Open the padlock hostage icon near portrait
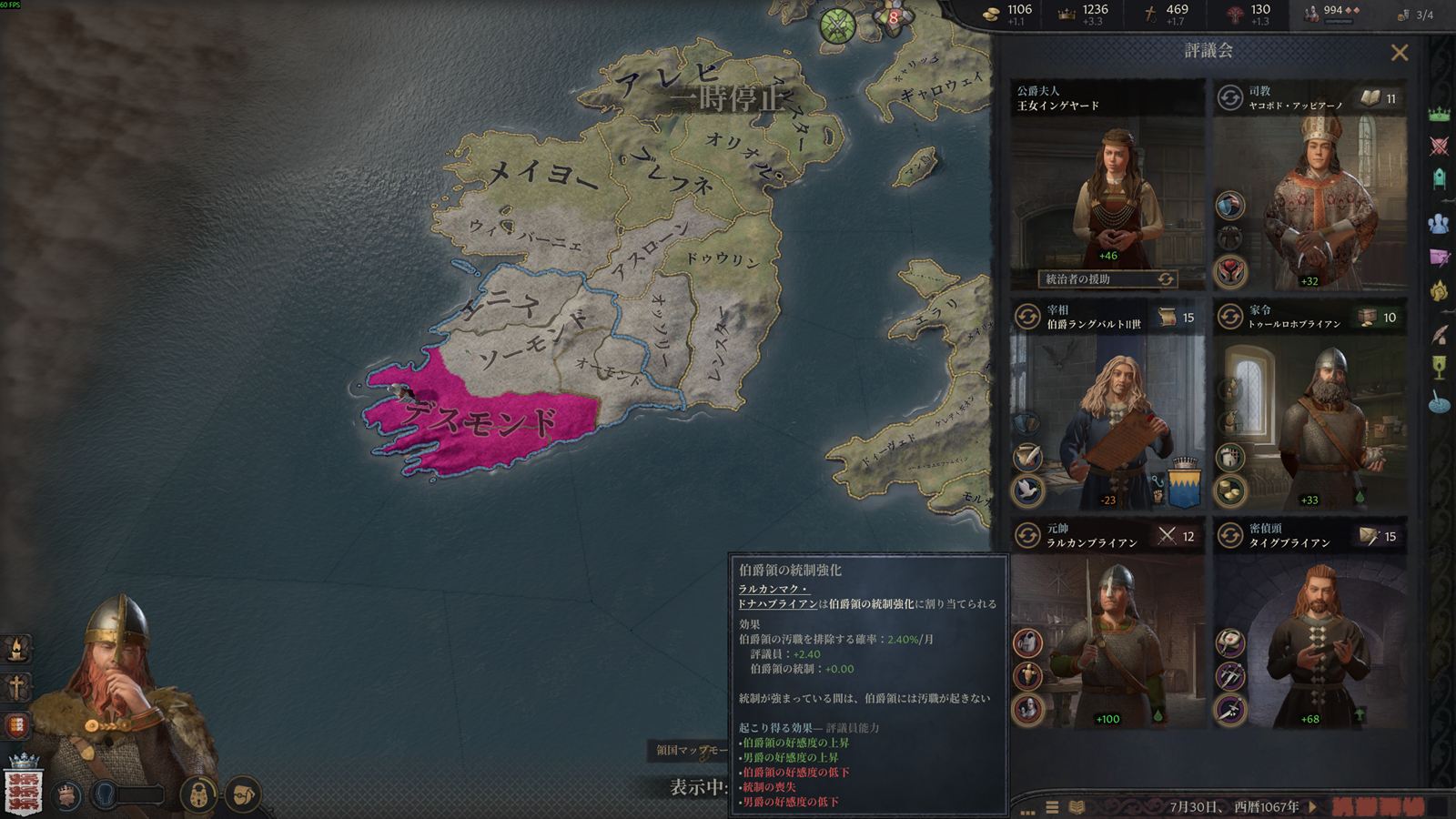 [x=197, y=794]
